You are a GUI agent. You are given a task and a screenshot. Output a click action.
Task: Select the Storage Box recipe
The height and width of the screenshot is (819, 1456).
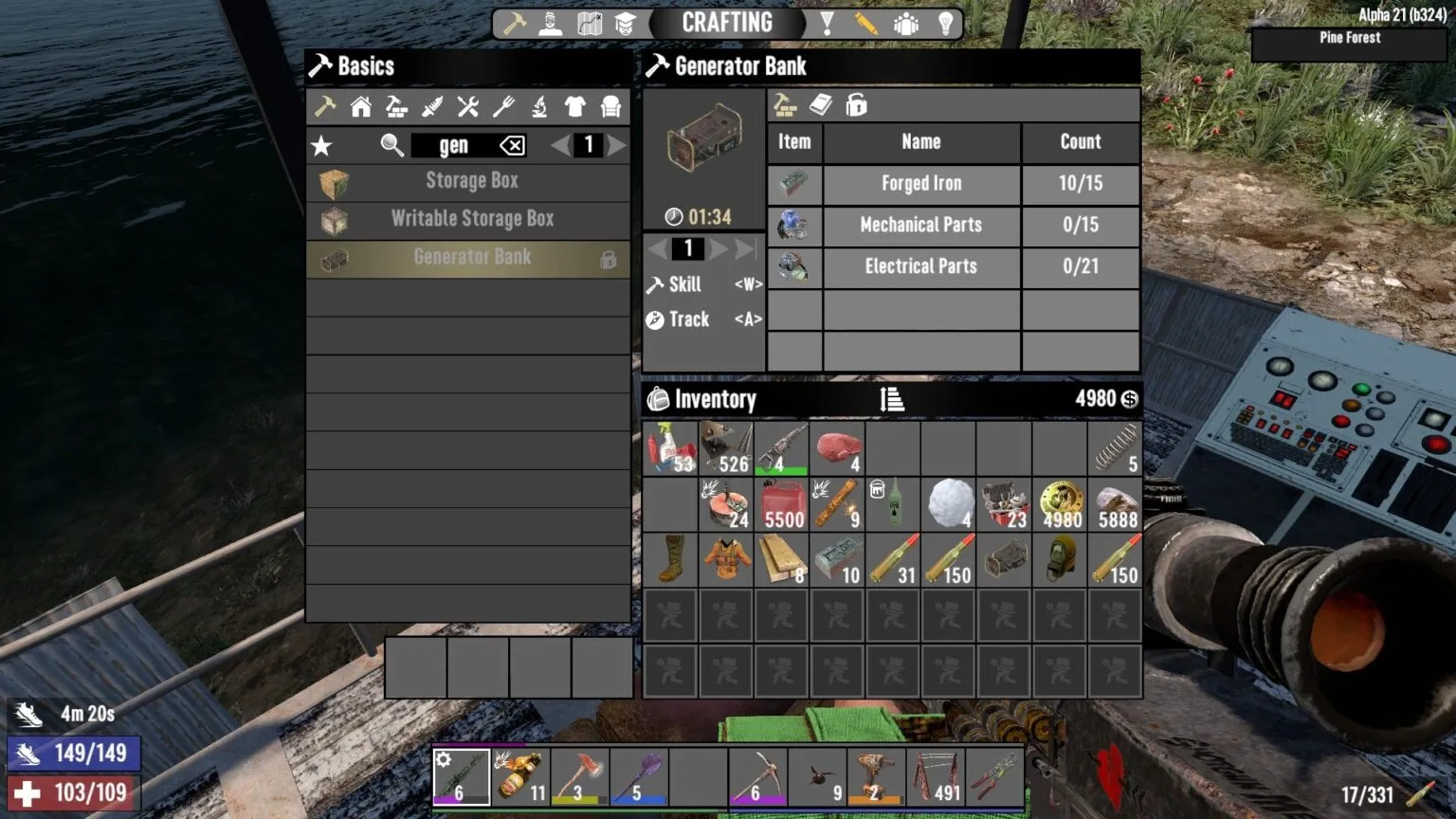pos(471,181)
